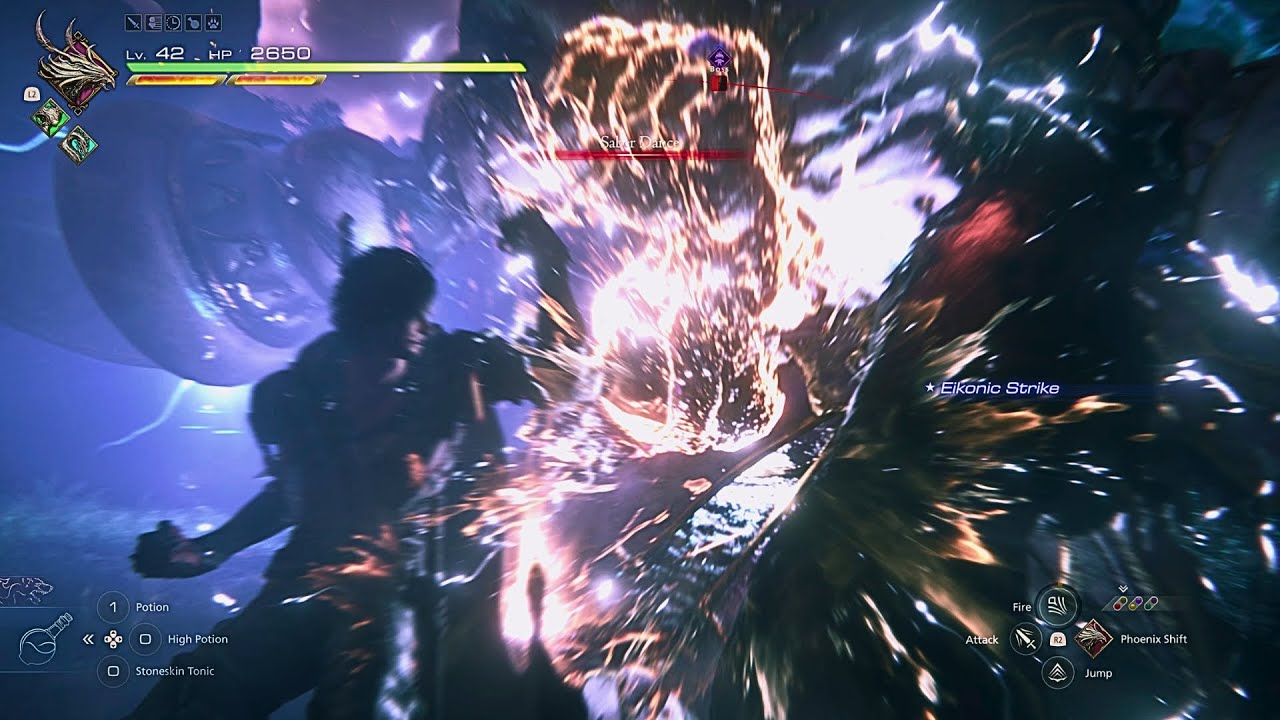The image size is (1280, 720).
Task: Use the High Potion shortcut slot
Action: tap(145, 639)
